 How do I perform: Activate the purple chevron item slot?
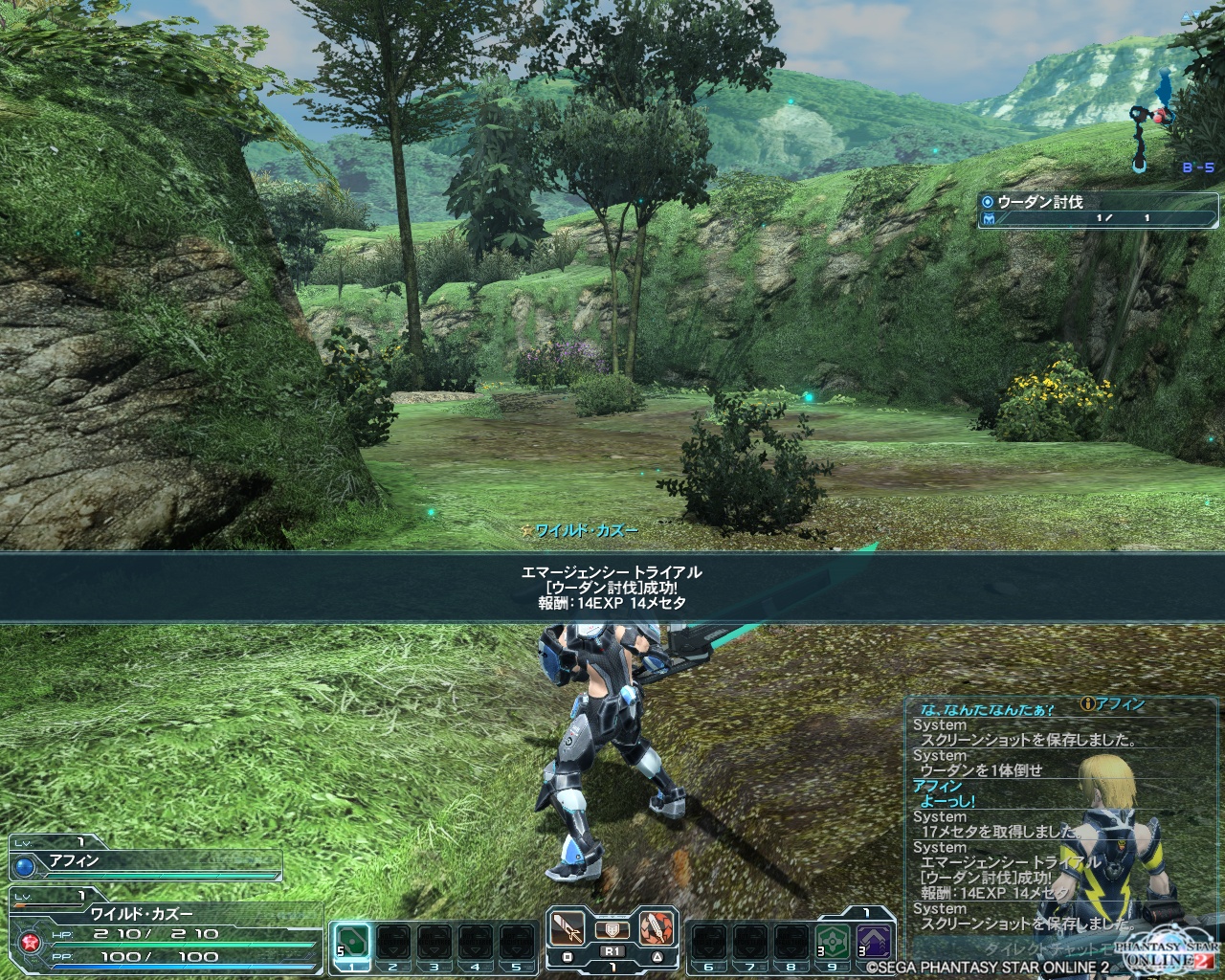click(x=874, y=940)
